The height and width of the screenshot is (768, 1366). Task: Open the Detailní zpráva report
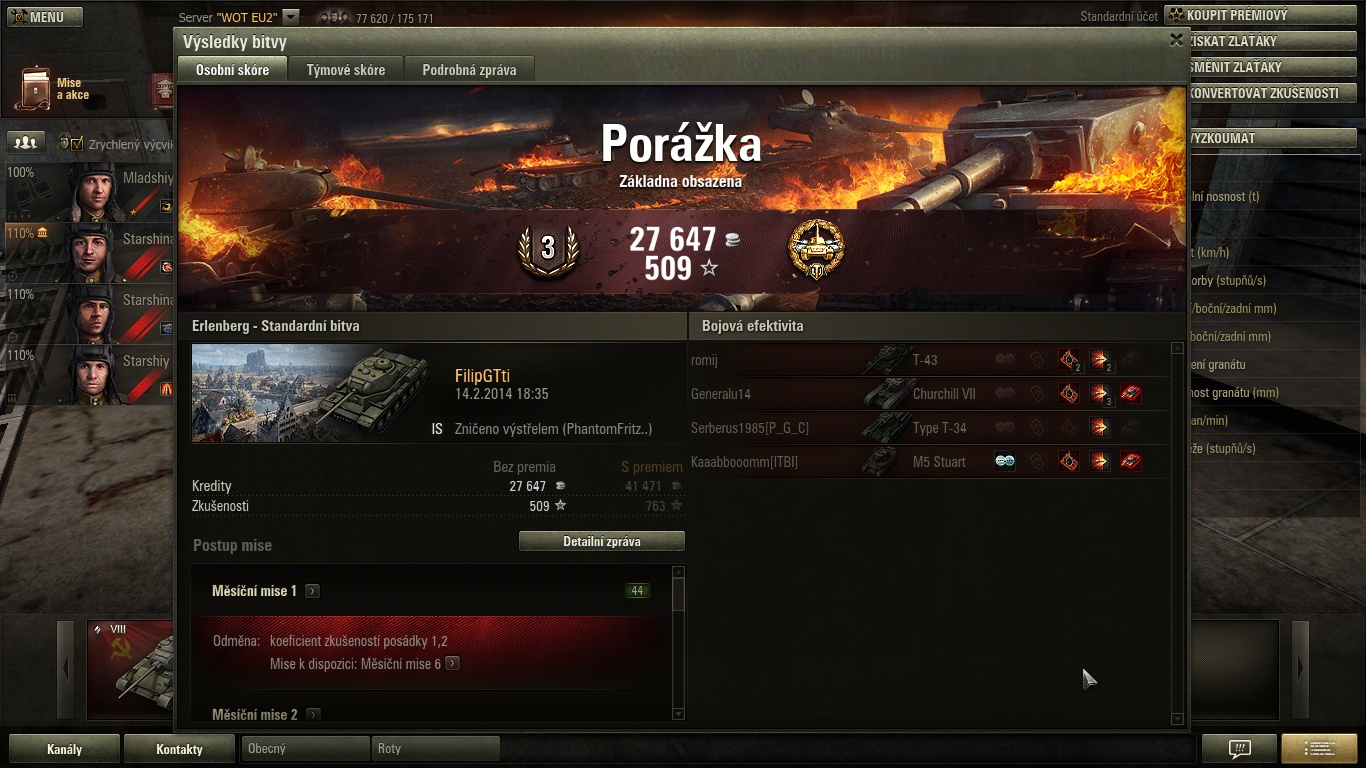[x=601, y=542]
